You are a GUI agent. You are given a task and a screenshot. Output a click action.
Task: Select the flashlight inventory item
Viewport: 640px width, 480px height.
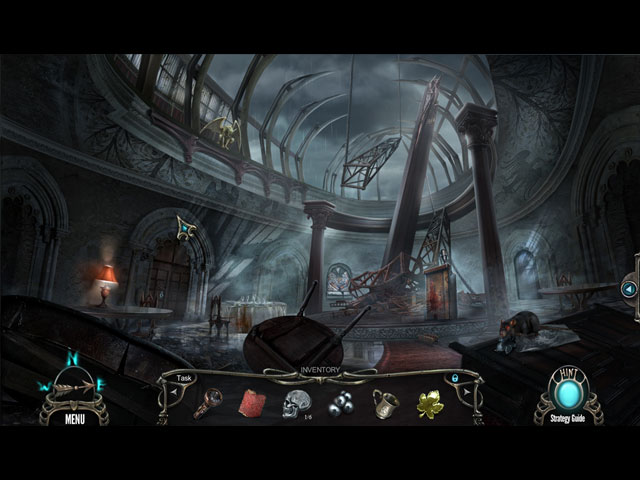[208, 403]
